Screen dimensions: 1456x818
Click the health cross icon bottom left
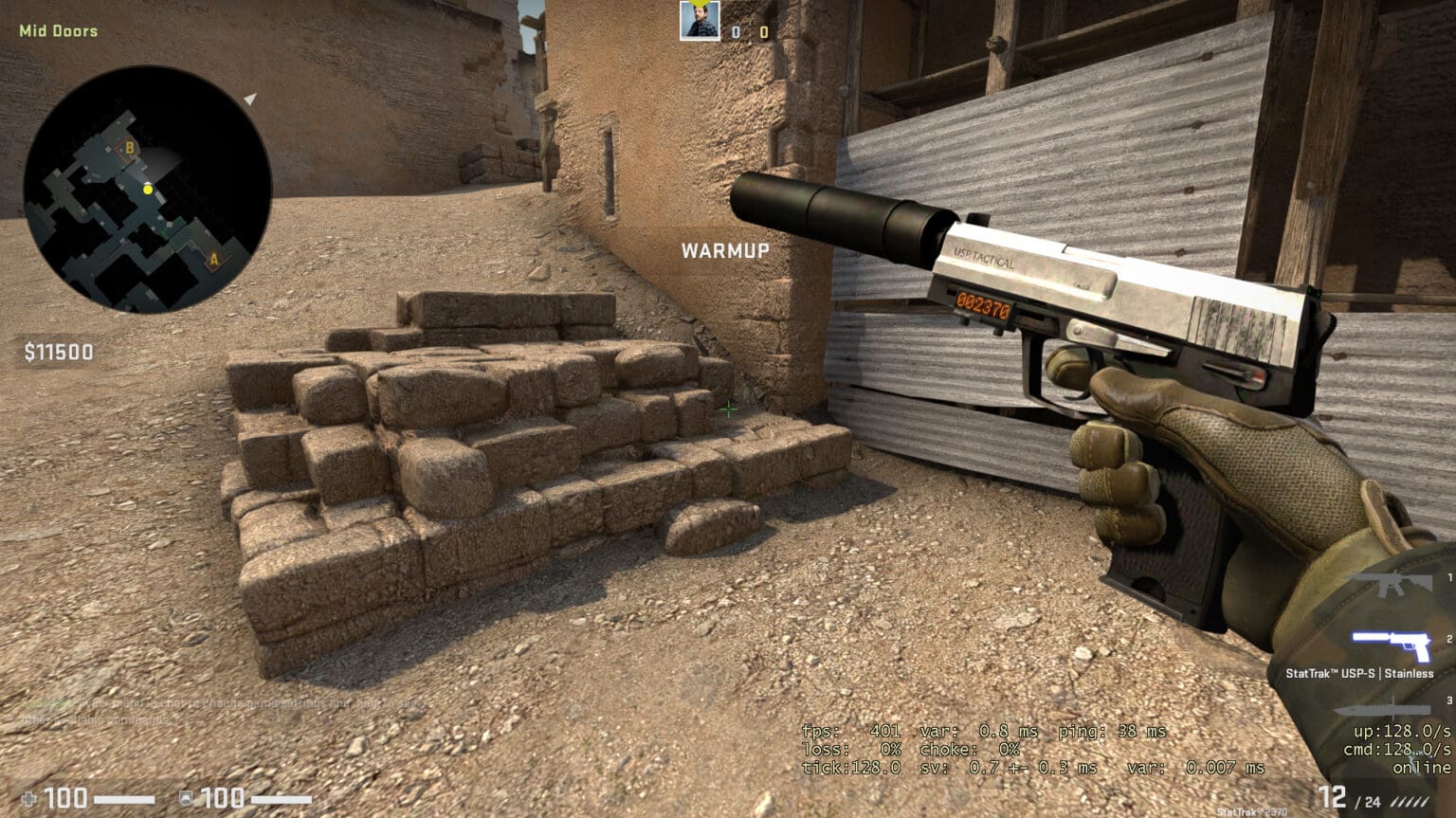28,797
